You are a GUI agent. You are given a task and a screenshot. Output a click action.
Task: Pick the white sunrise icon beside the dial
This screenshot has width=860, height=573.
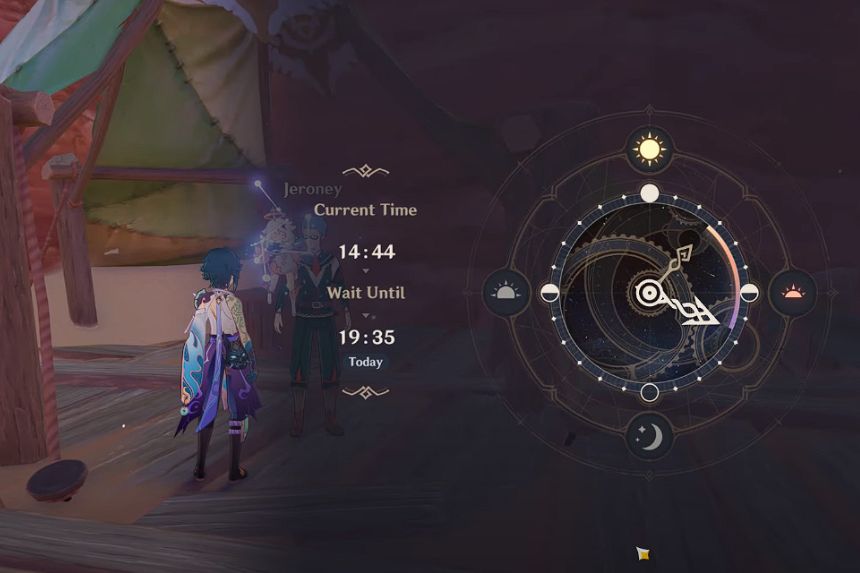pyautogui.click(x=507, y=293)
